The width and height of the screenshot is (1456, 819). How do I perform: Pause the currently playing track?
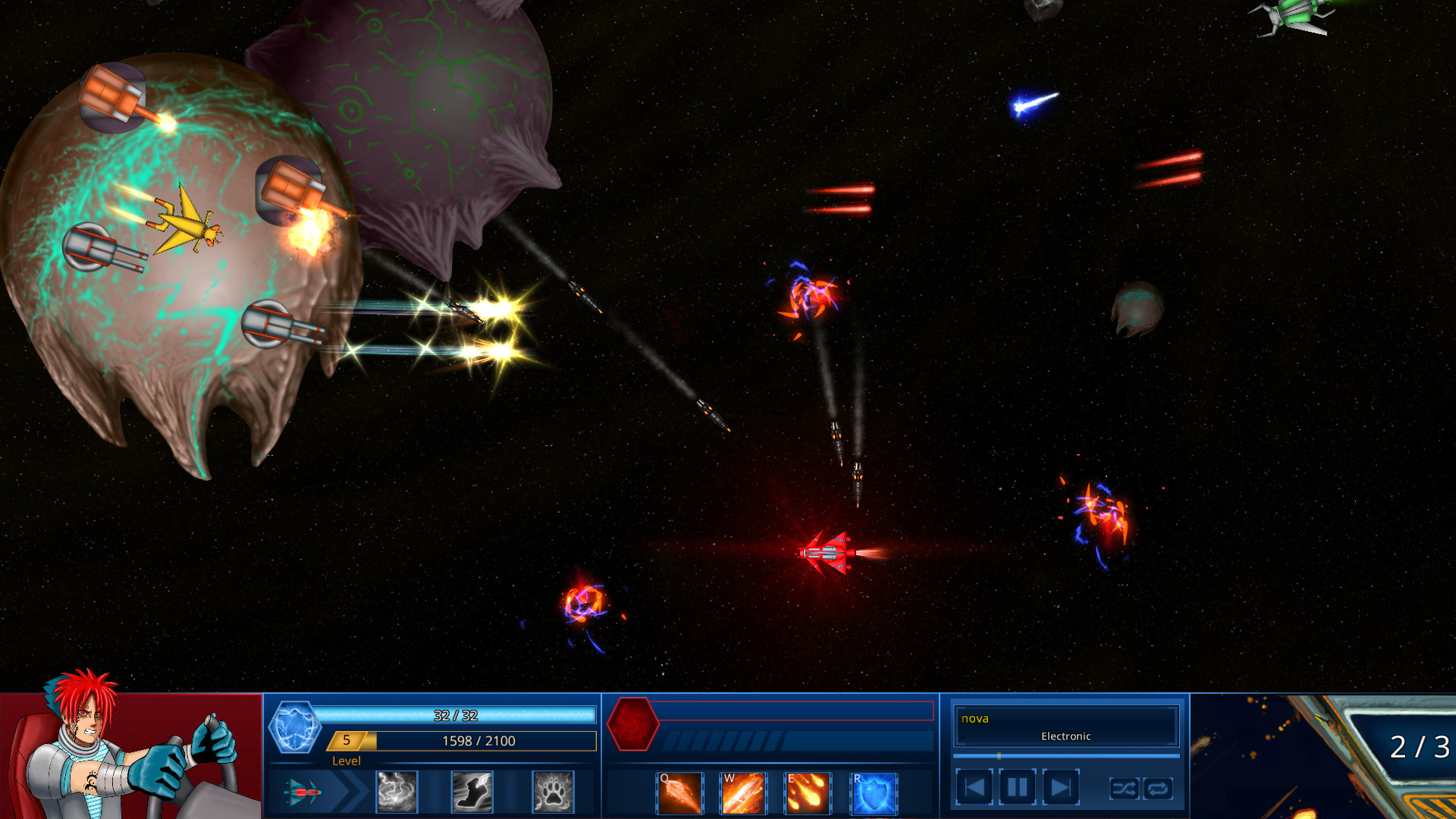(1017, 787)
